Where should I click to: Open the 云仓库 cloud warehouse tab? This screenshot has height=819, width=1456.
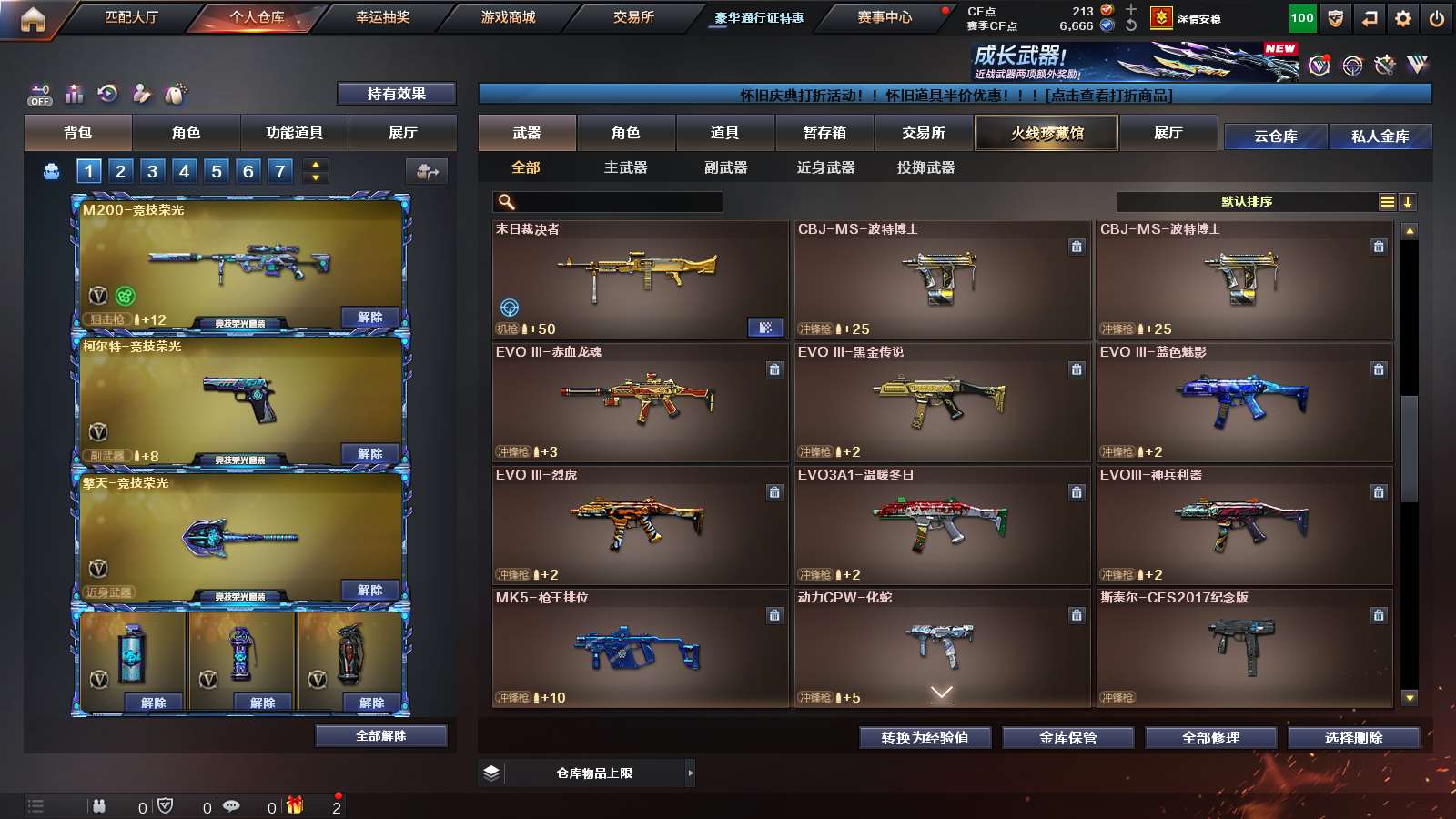(1275, 136)
